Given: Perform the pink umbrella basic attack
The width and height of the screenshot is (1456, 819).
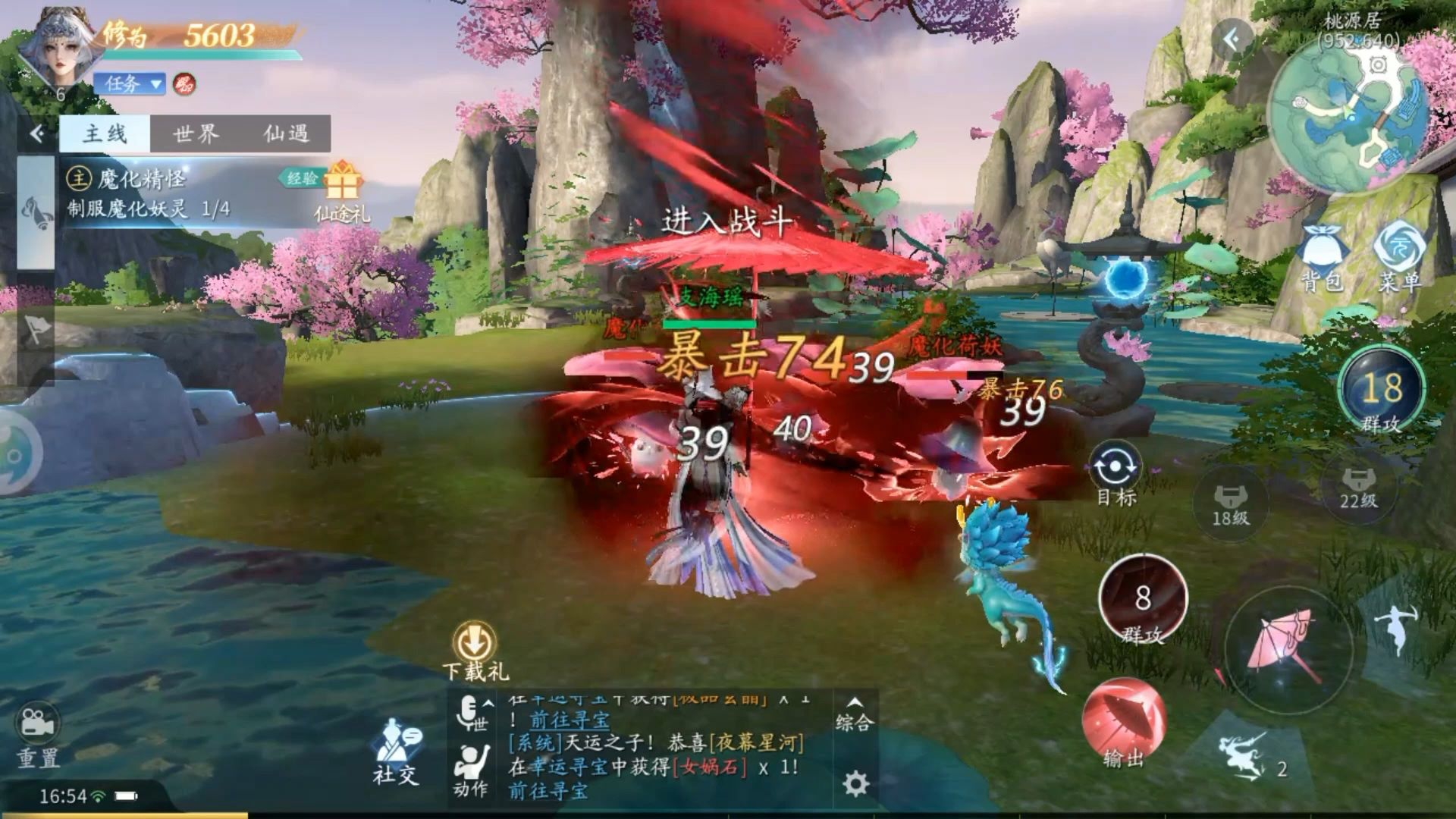Looking at the screenshot, I should pos(1288,648).
